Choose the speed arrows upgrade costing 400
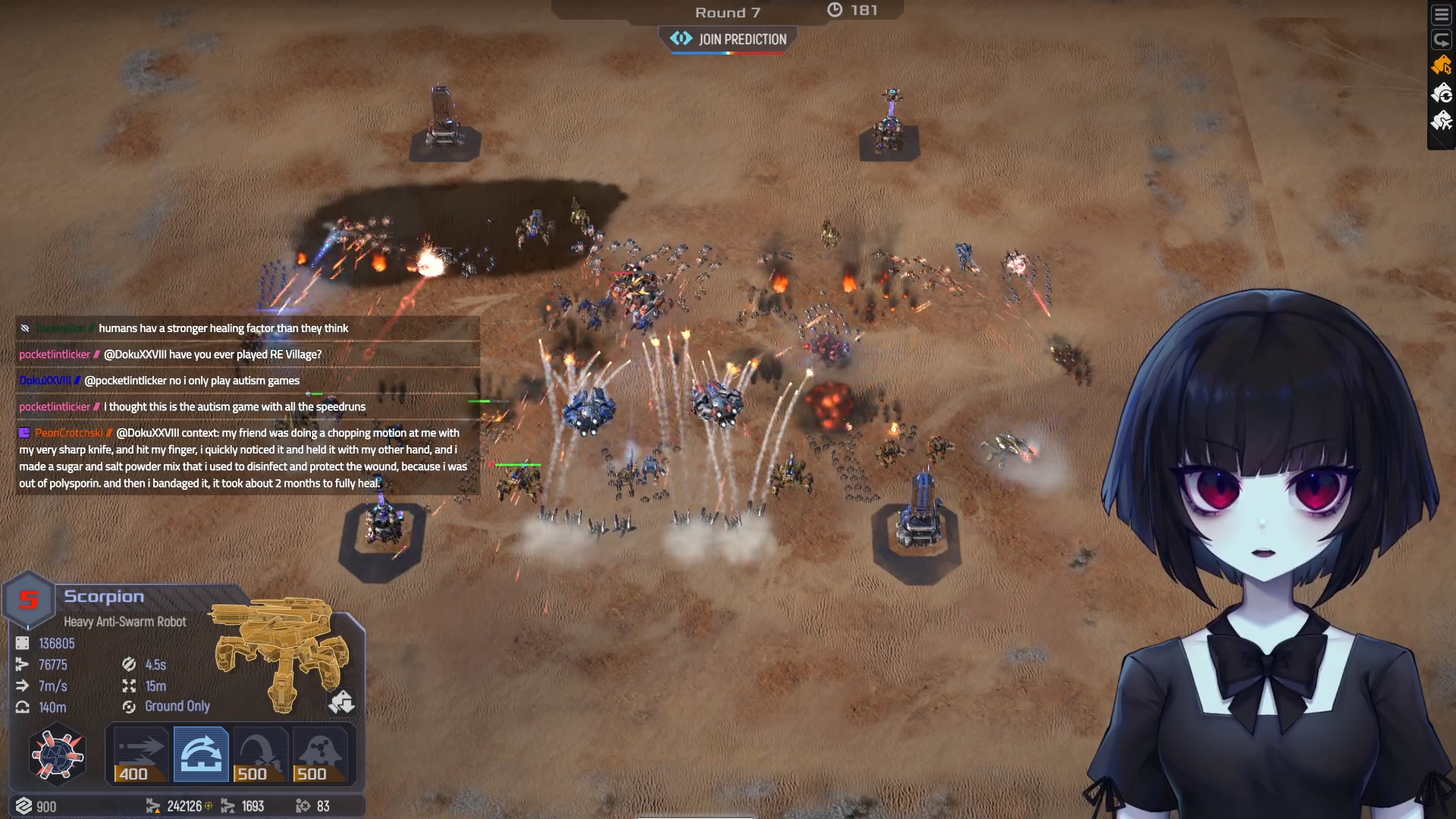This screenshot has width=1456, height=819. point(140,755)
